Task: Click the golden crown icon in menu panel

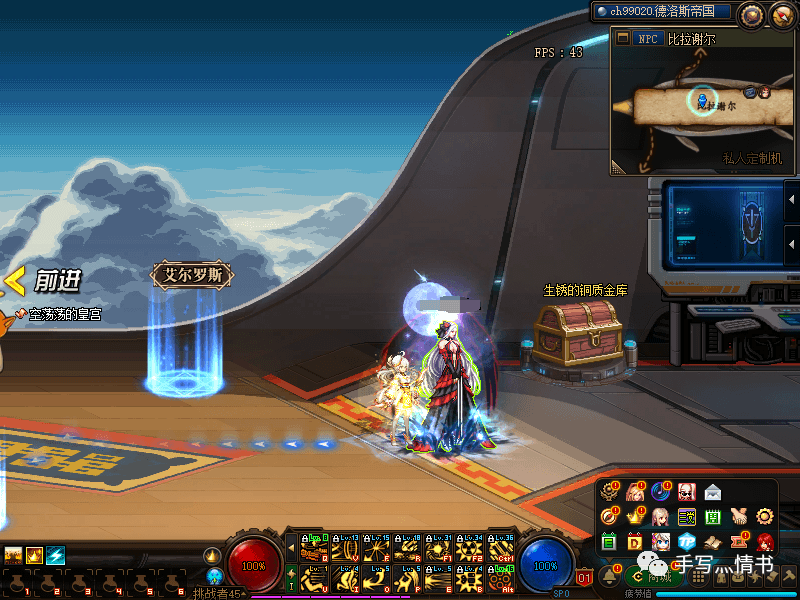Action: point(635,517)
